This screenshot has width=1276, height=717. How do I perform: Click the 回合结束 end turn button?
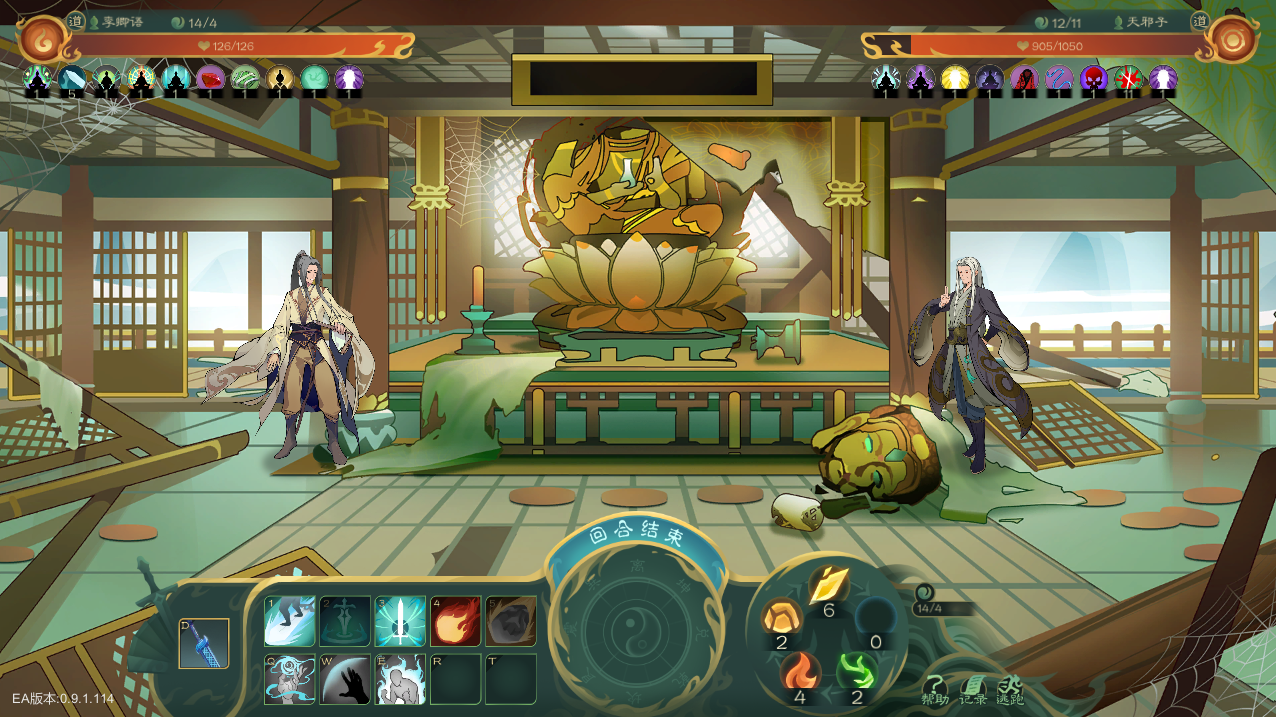click(x=636, y=536)
